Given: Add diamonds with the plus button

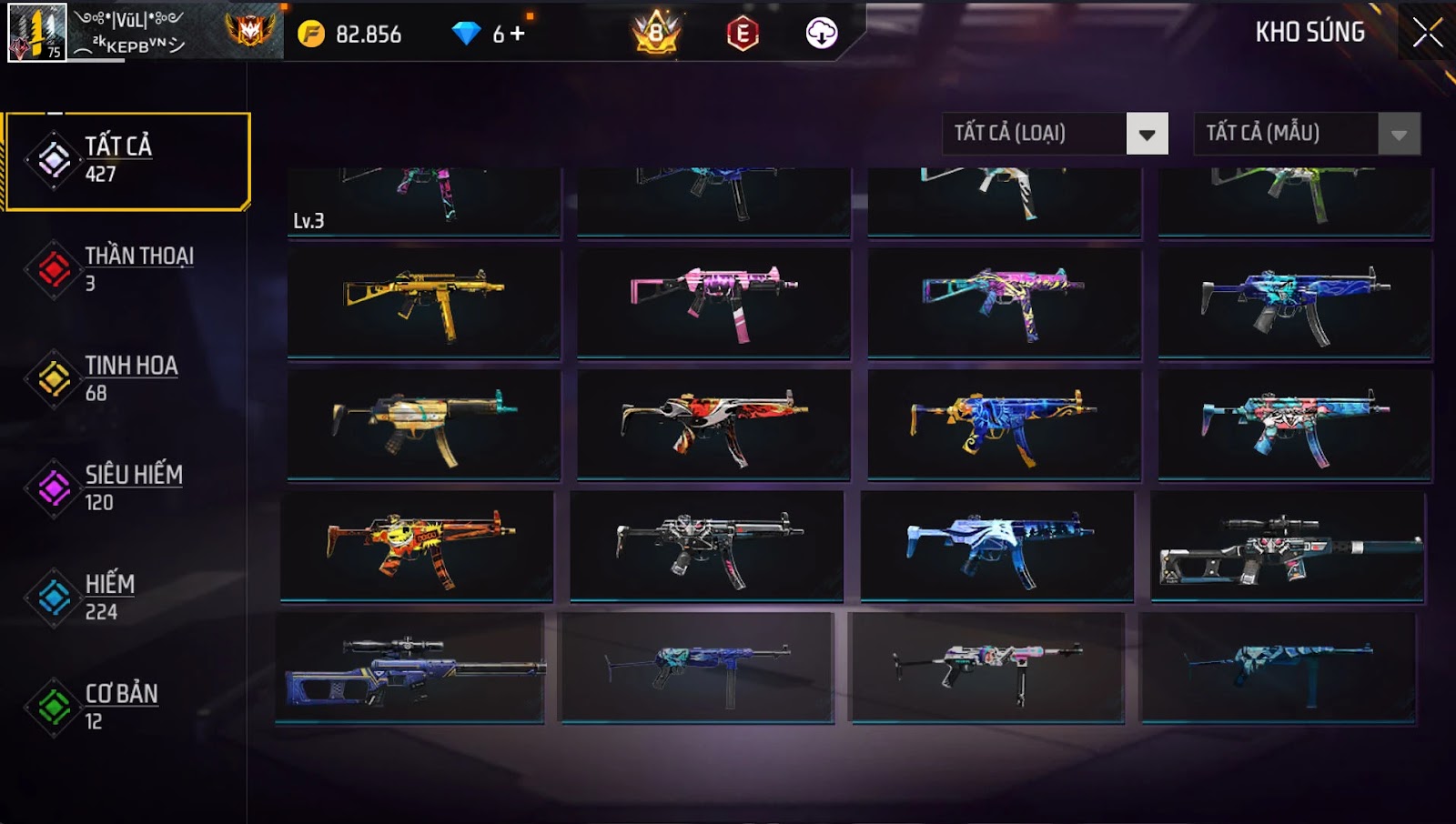Looking at the screenshot, I should (x=517, y=34).
